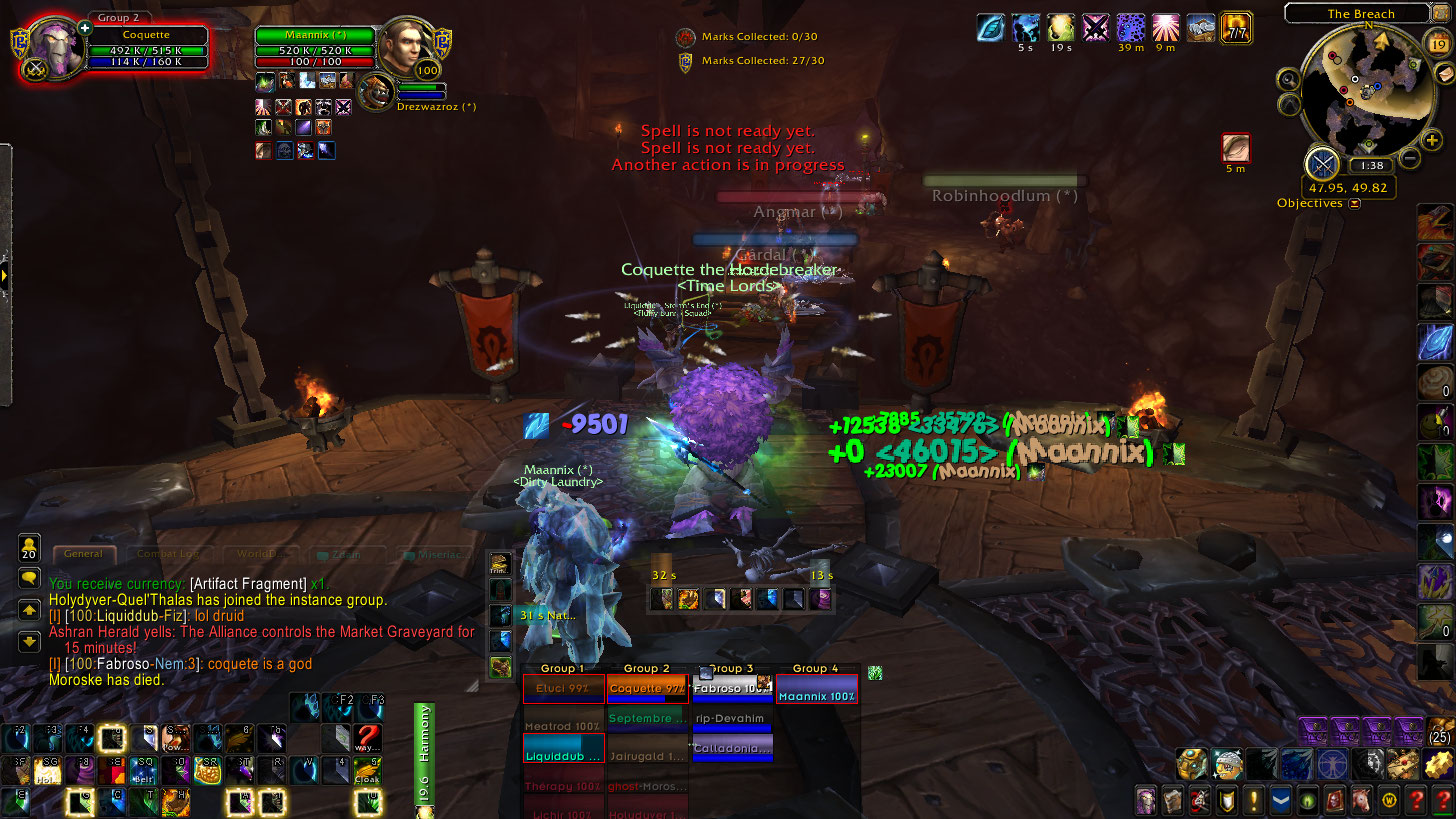The height and width of the screenshot is (819, 1456).
Task: Zoom out the minimap with minus button
Action: [x=1409, y=157]
